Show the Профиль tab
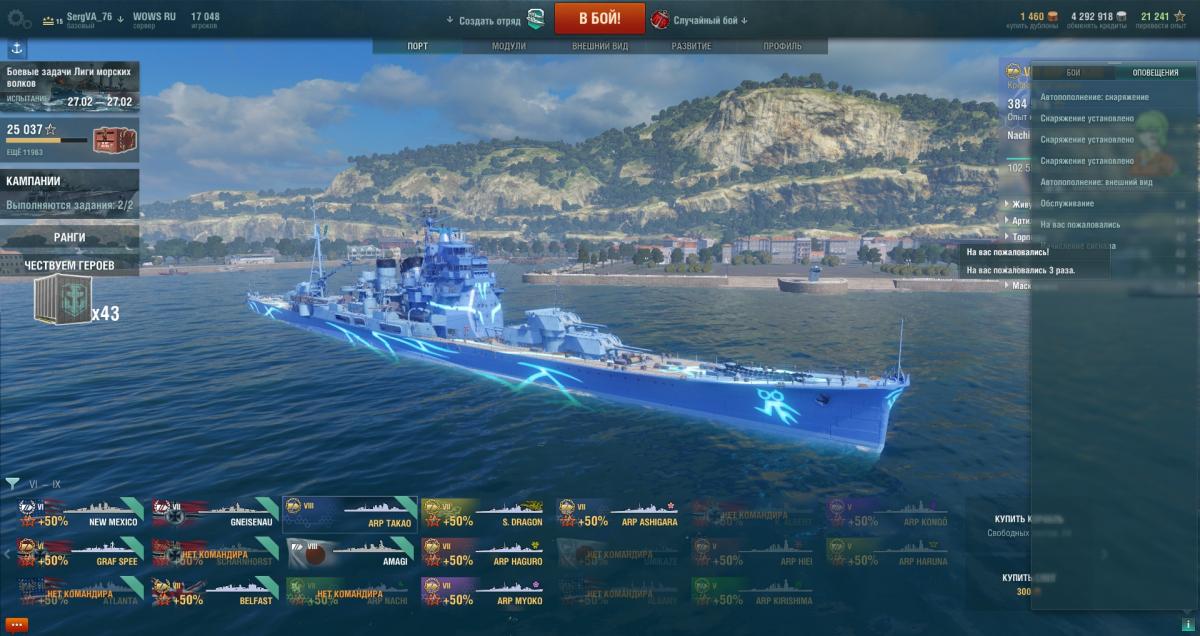 click(x=782, y=47)
